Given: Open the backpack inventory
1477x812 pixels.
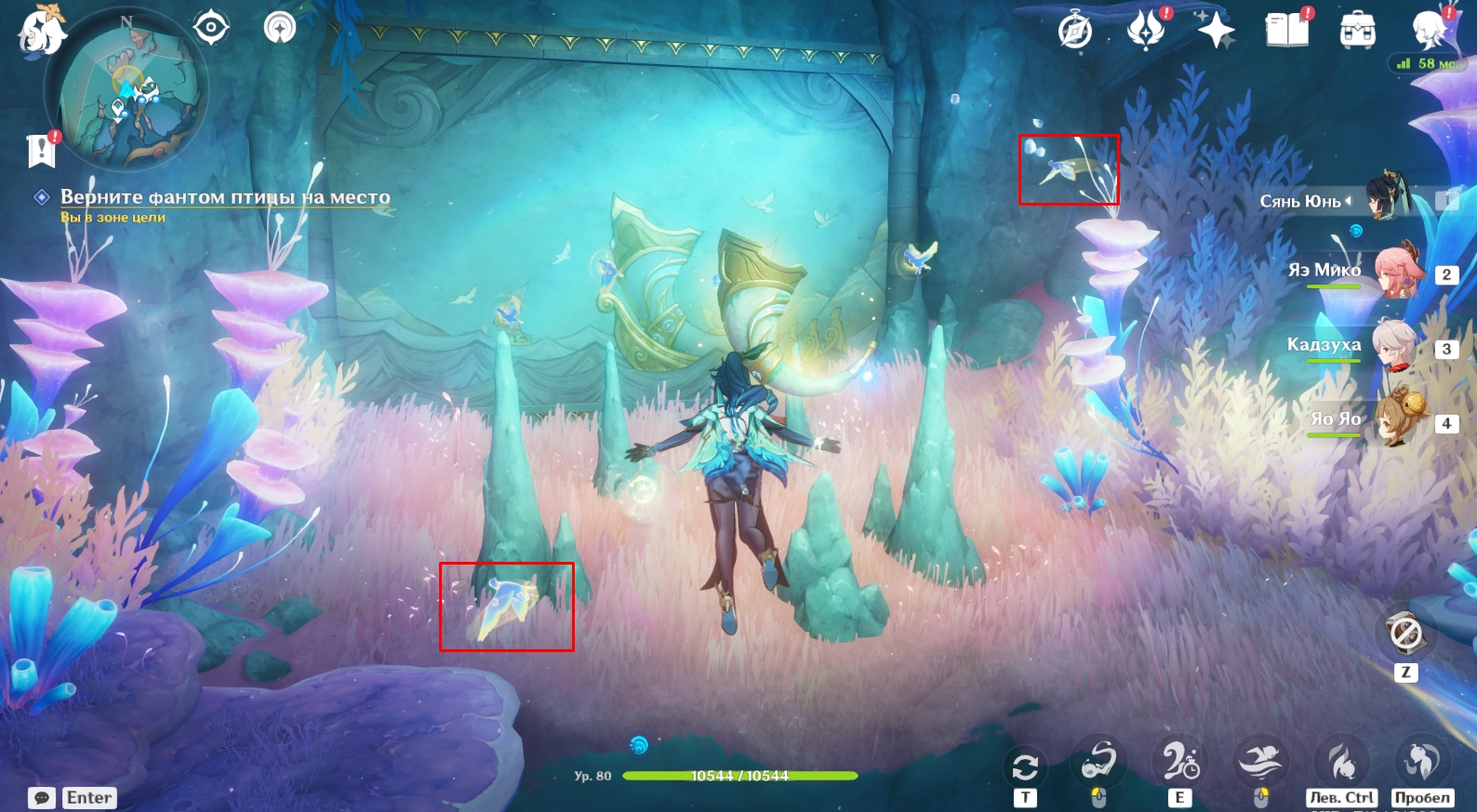Looking at the screenshot, I should [1357, 31].
